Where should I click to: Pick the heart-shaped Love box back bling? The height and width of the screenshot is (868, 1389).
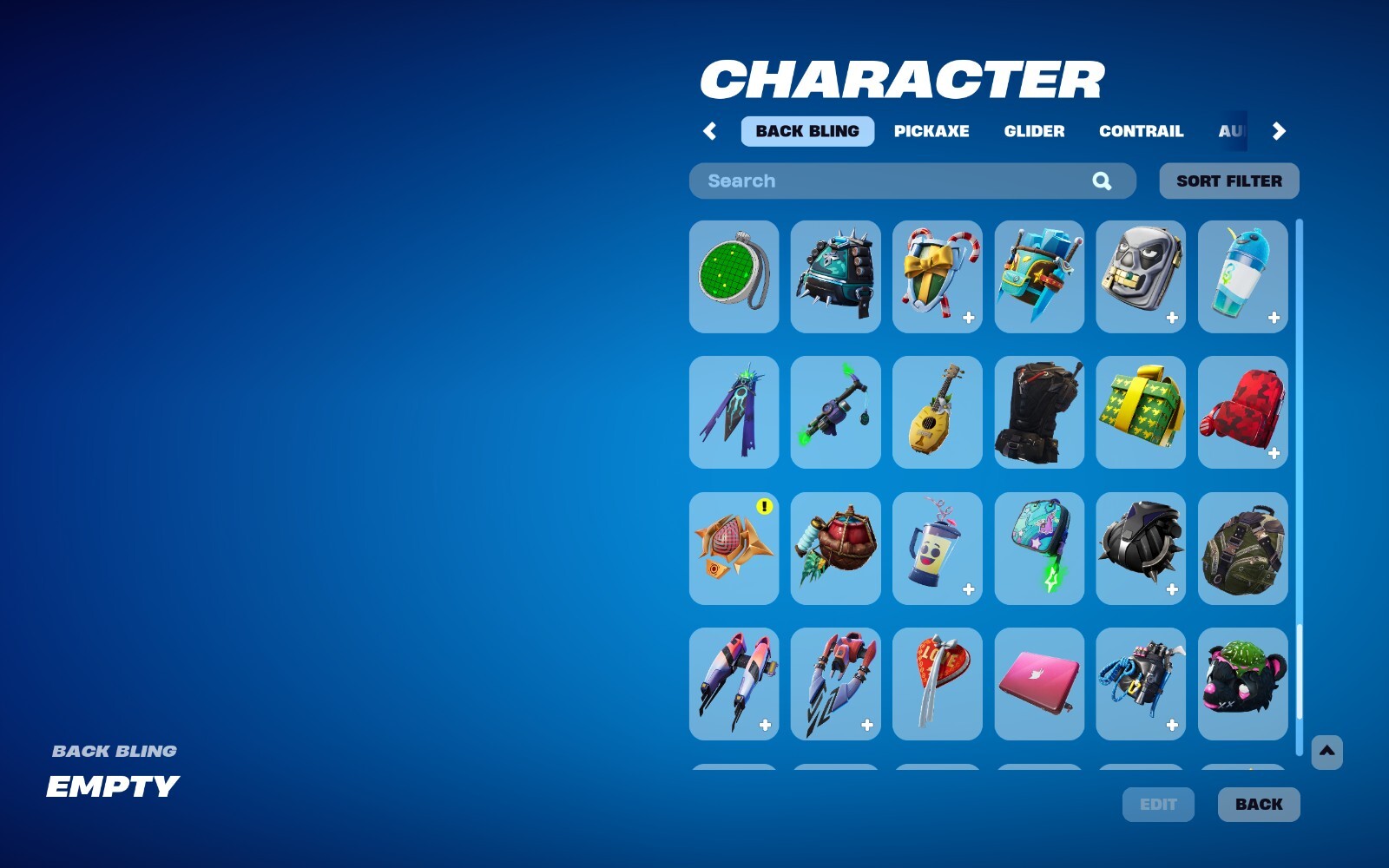pos(937,684)
